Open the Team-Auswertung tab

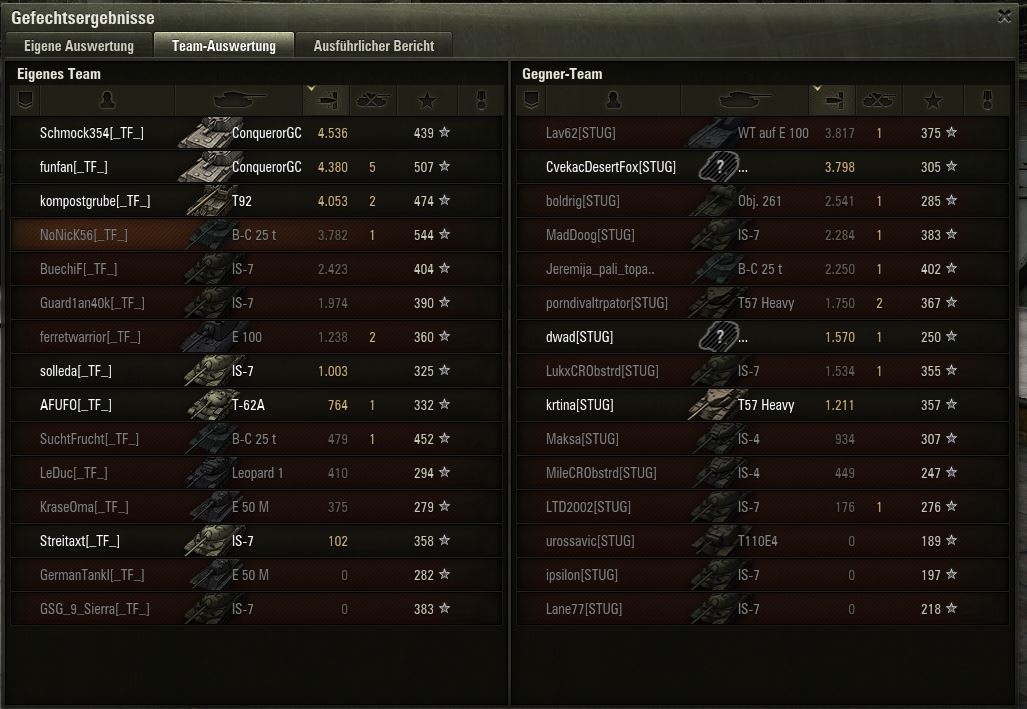coord(223,46)
